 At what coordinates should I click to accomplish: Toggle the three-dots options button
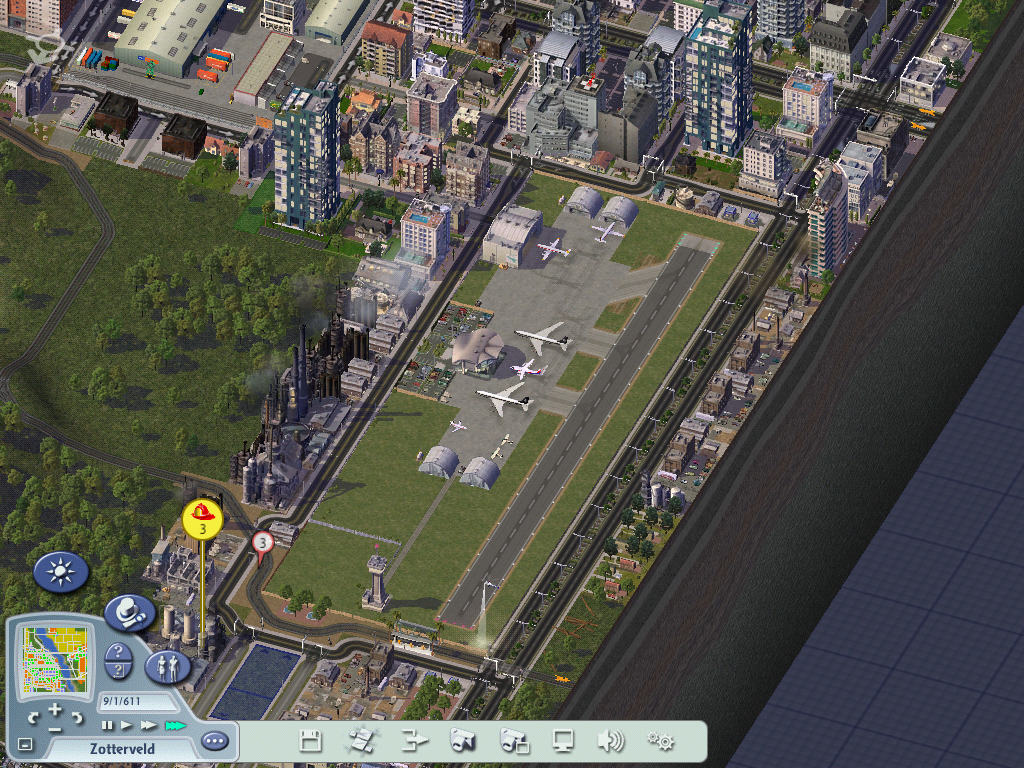pos(214,741)
